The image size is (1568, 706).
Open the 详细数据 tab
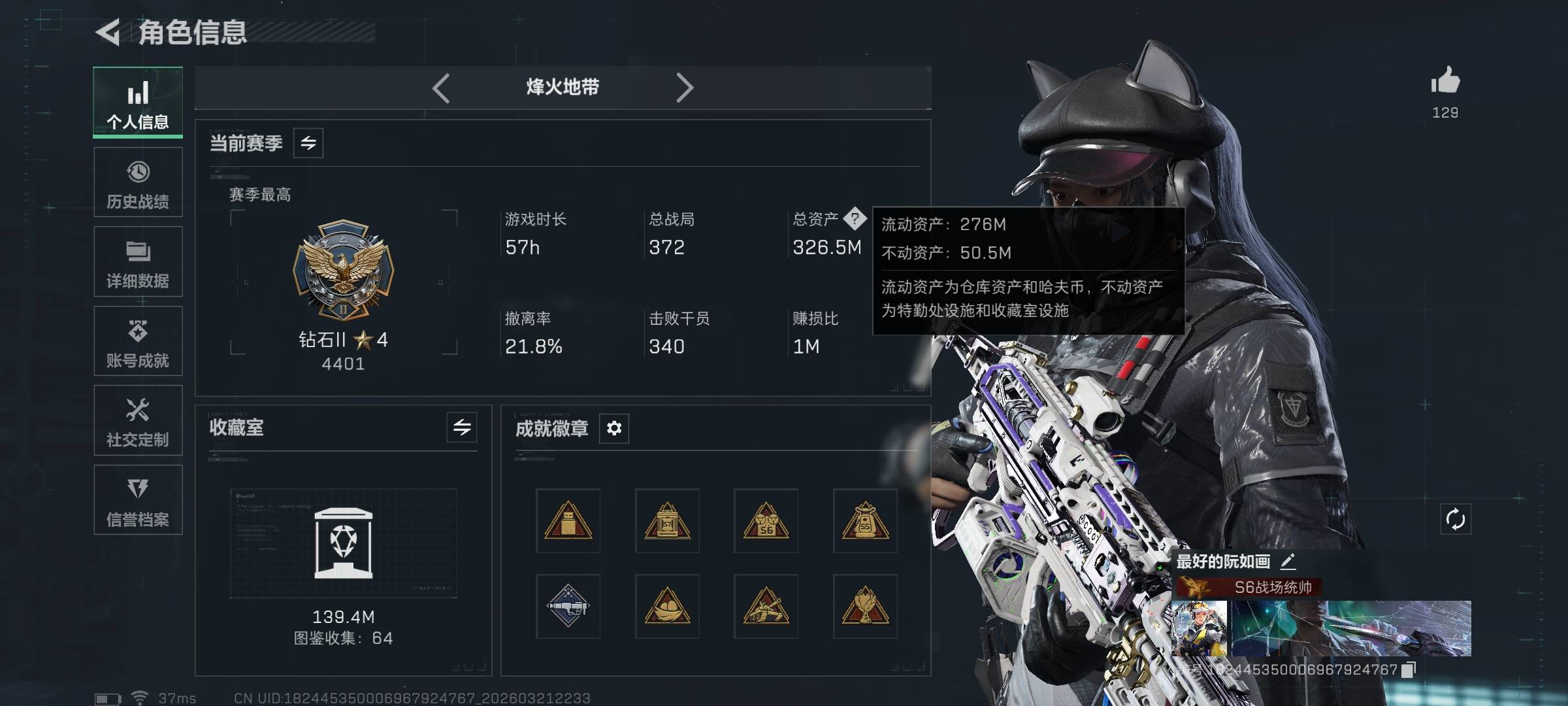click(x=138, y=262)
